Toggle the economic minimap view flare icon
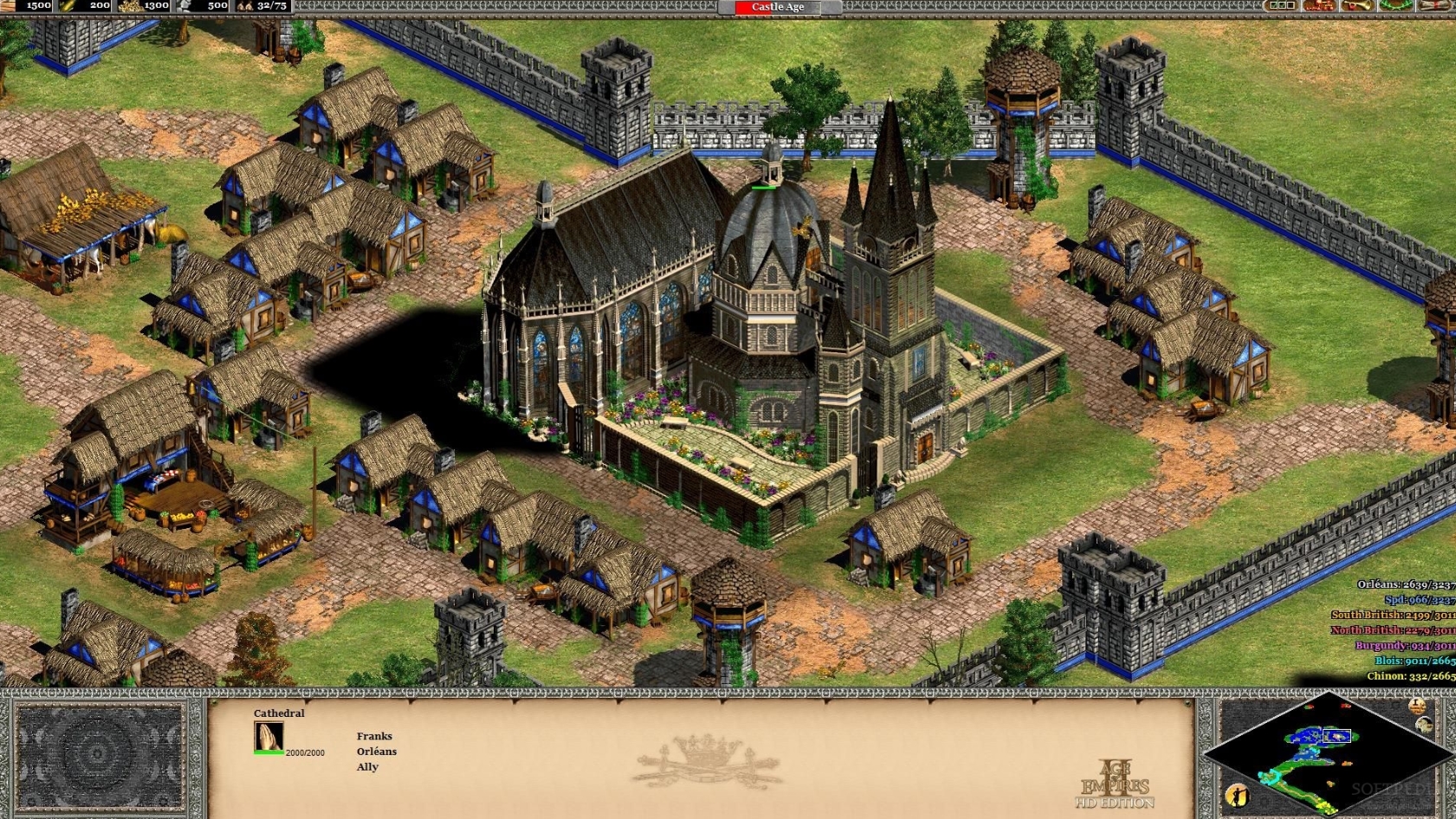 tap(1237, 795)
